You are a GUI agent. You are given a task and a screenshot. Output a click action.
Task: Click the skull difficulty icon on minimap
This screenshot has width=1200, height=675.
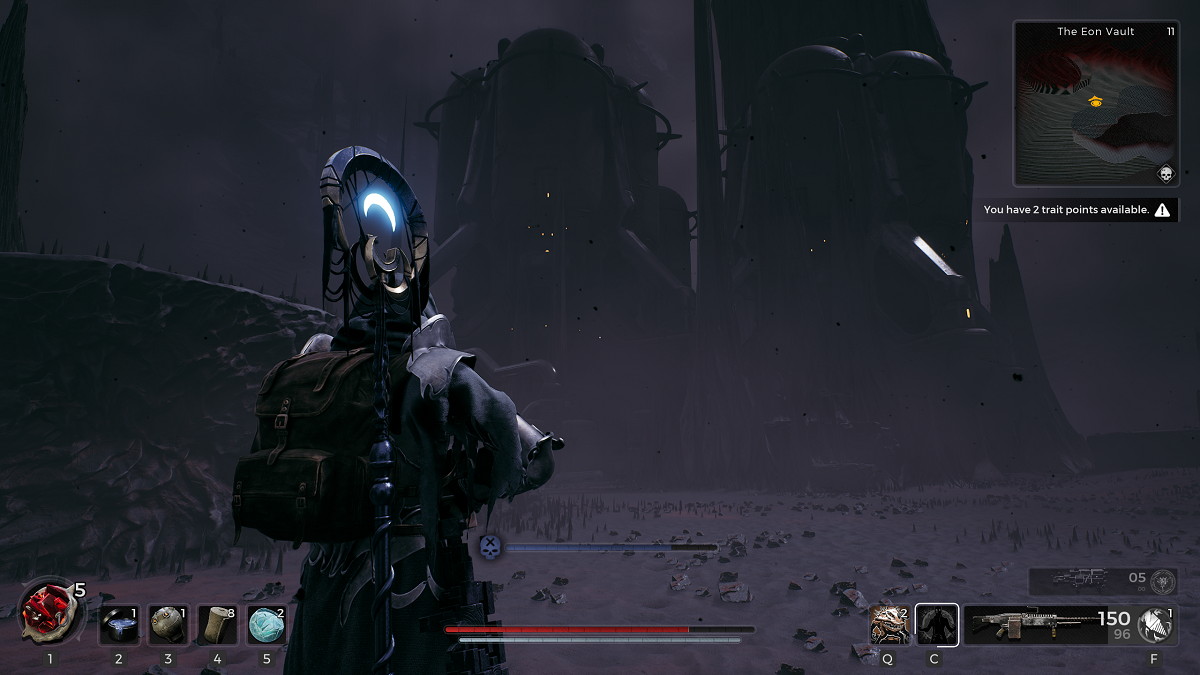[1165, 175]
